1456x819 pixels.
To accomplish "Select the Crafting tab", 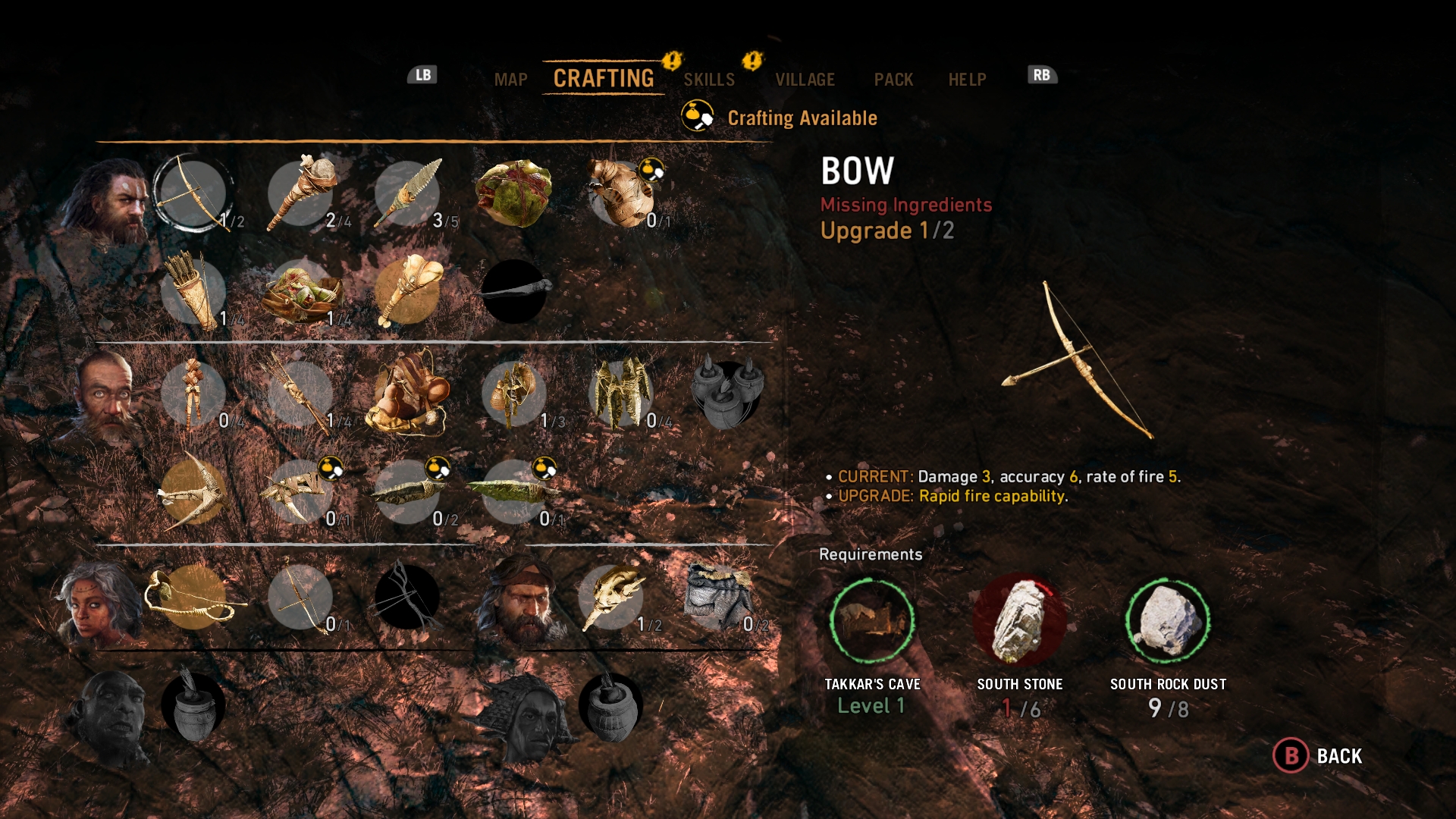I will point(604,78).
